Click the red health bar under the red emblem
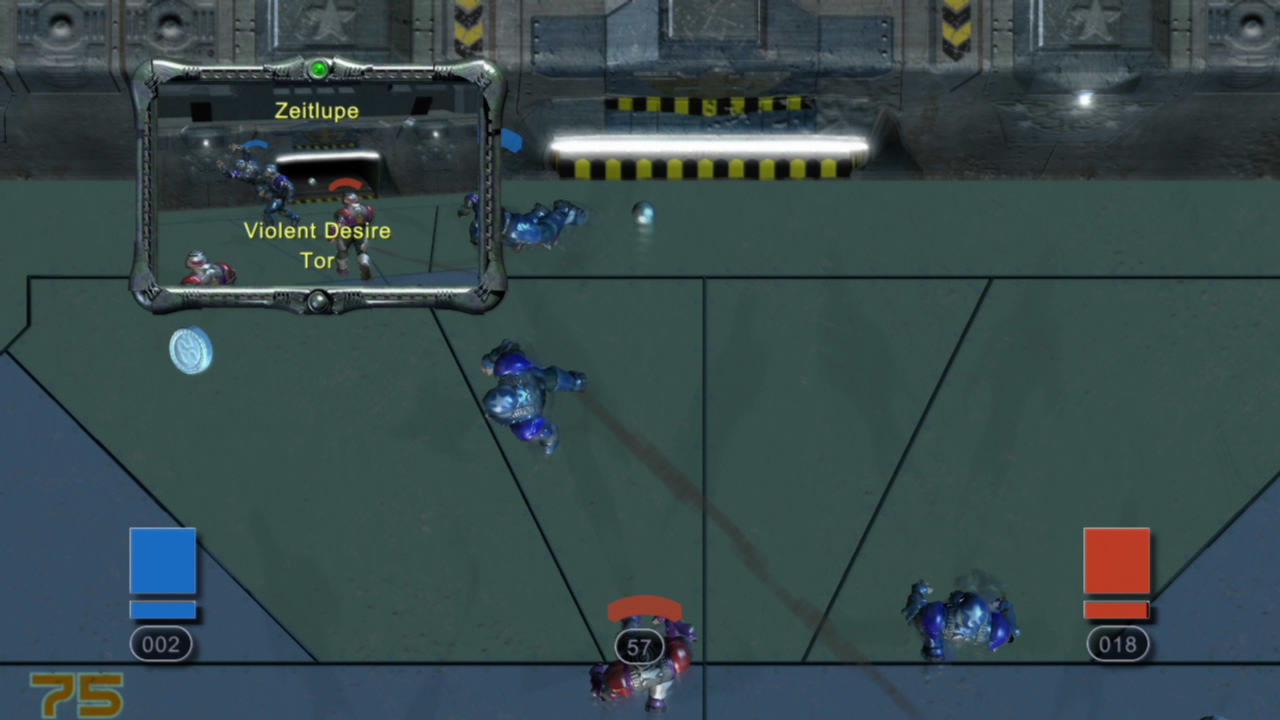 (x=1117, y=608)
